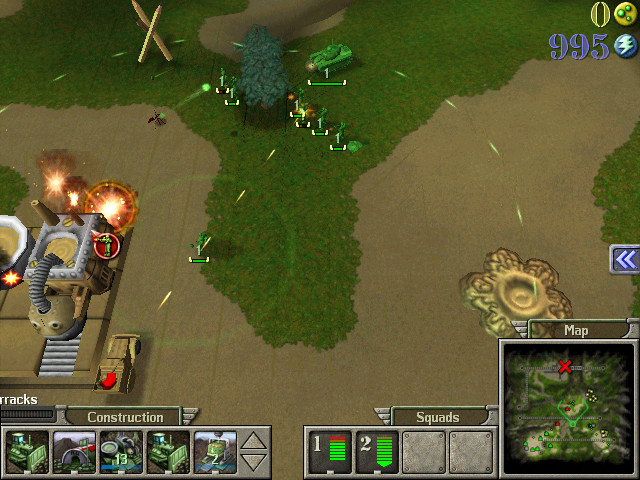
Task: Select squad 1
Action: (329, 451)
